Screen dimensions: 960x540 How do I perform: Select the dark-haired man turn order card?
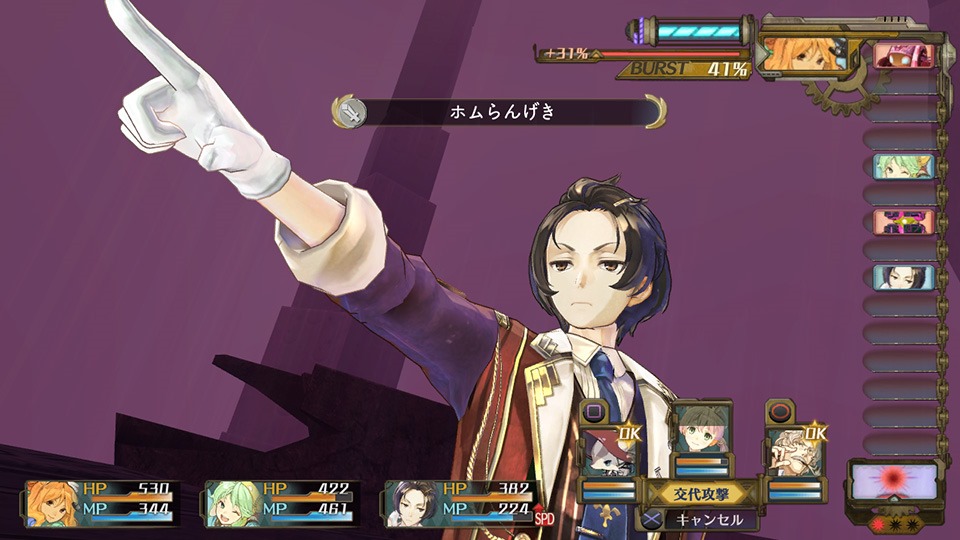903,276
